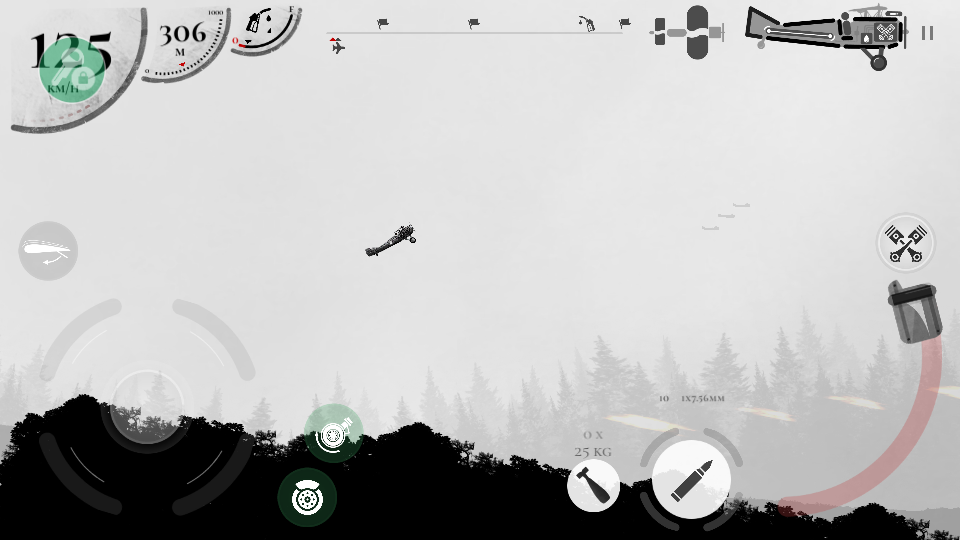This screenshot has width=960, height=540.
Task: Tap the light green wheel button
Action: click(333, 433)
